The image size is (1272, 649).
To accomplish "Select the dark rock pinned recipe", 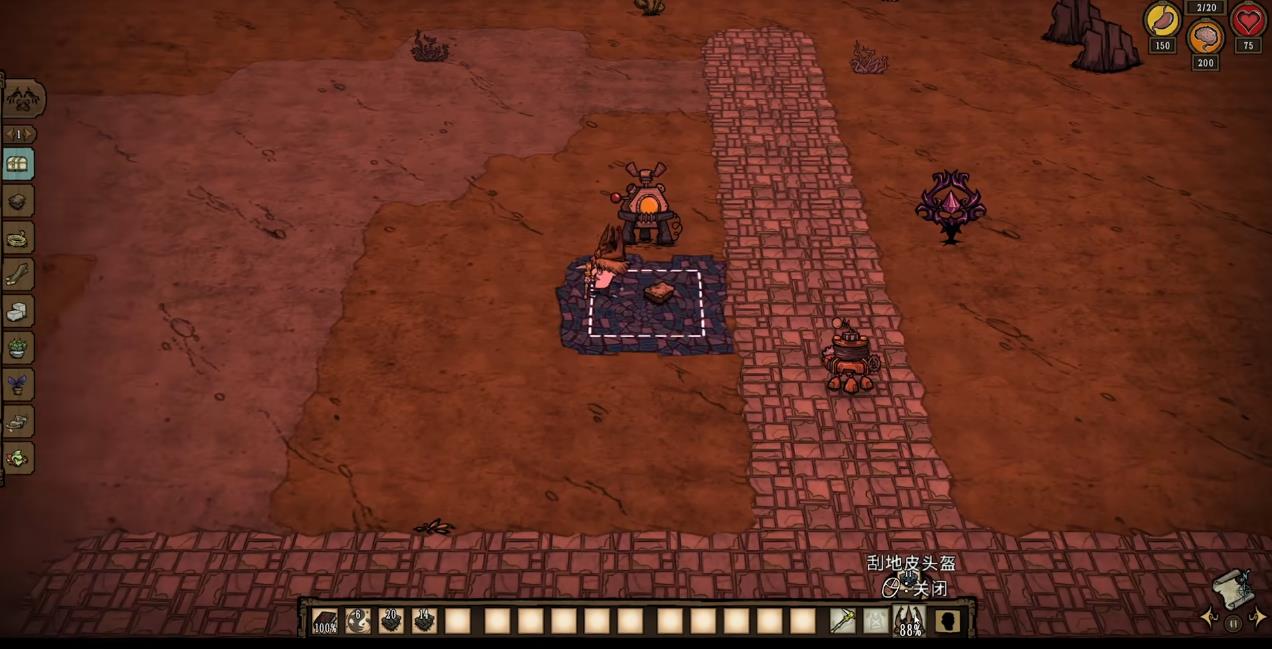I will coord(18,202).
